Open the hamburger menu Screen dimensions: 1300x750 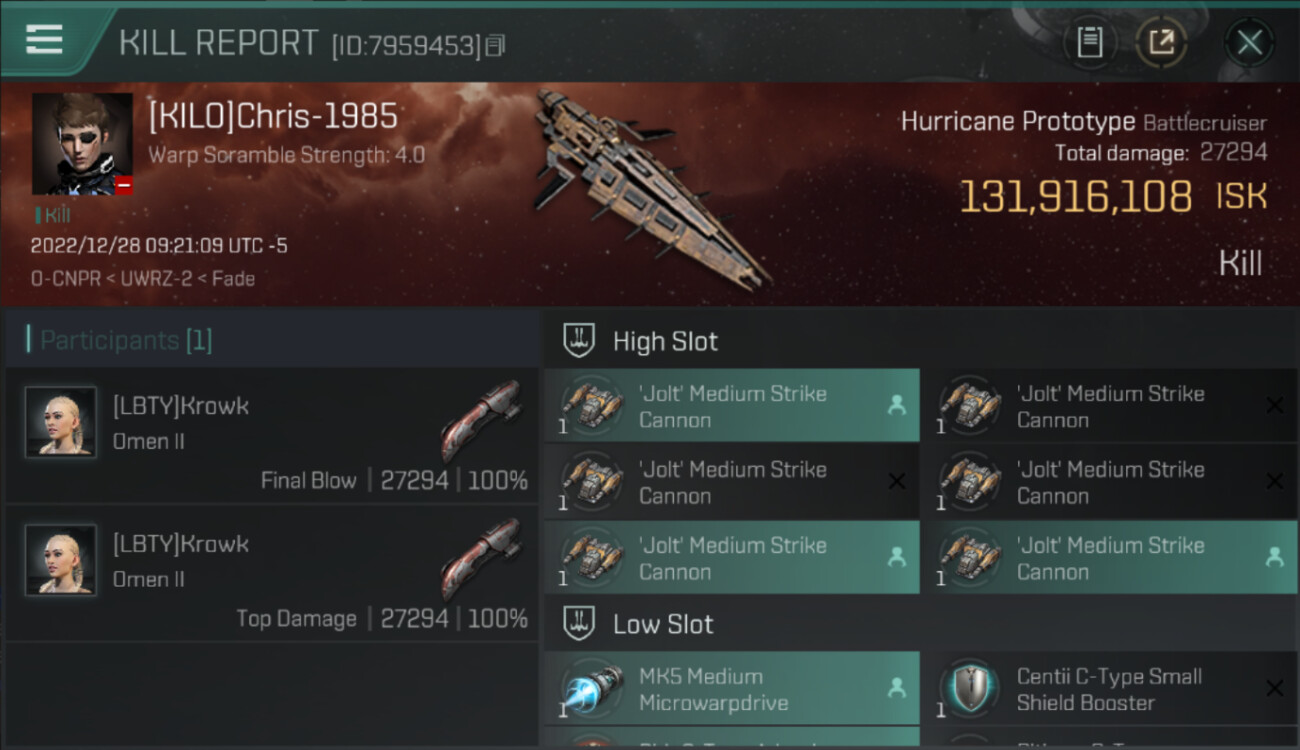click(45, 40)
